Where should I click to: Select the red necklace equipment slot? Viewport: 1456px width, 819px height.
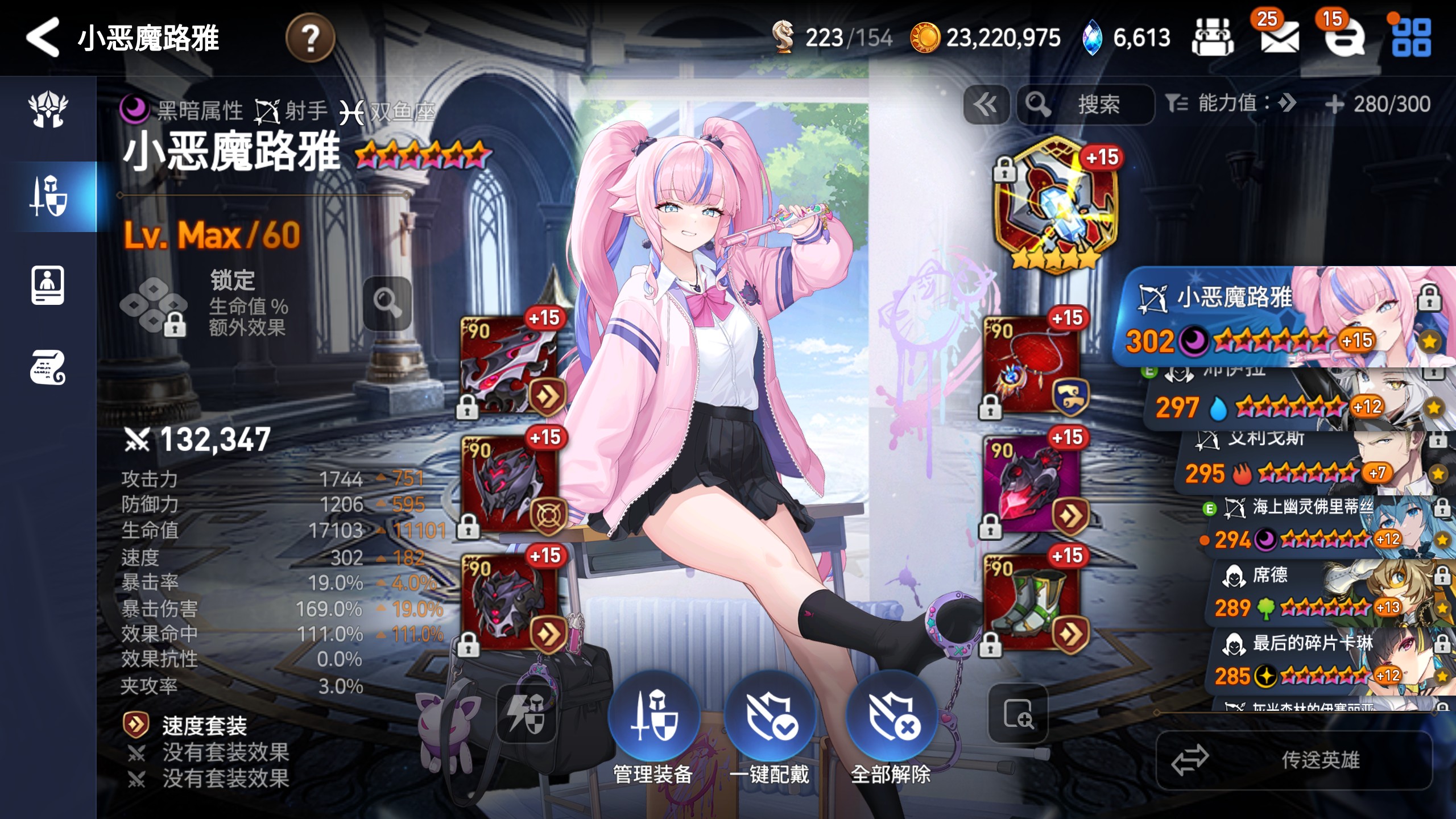point(1032,365)
